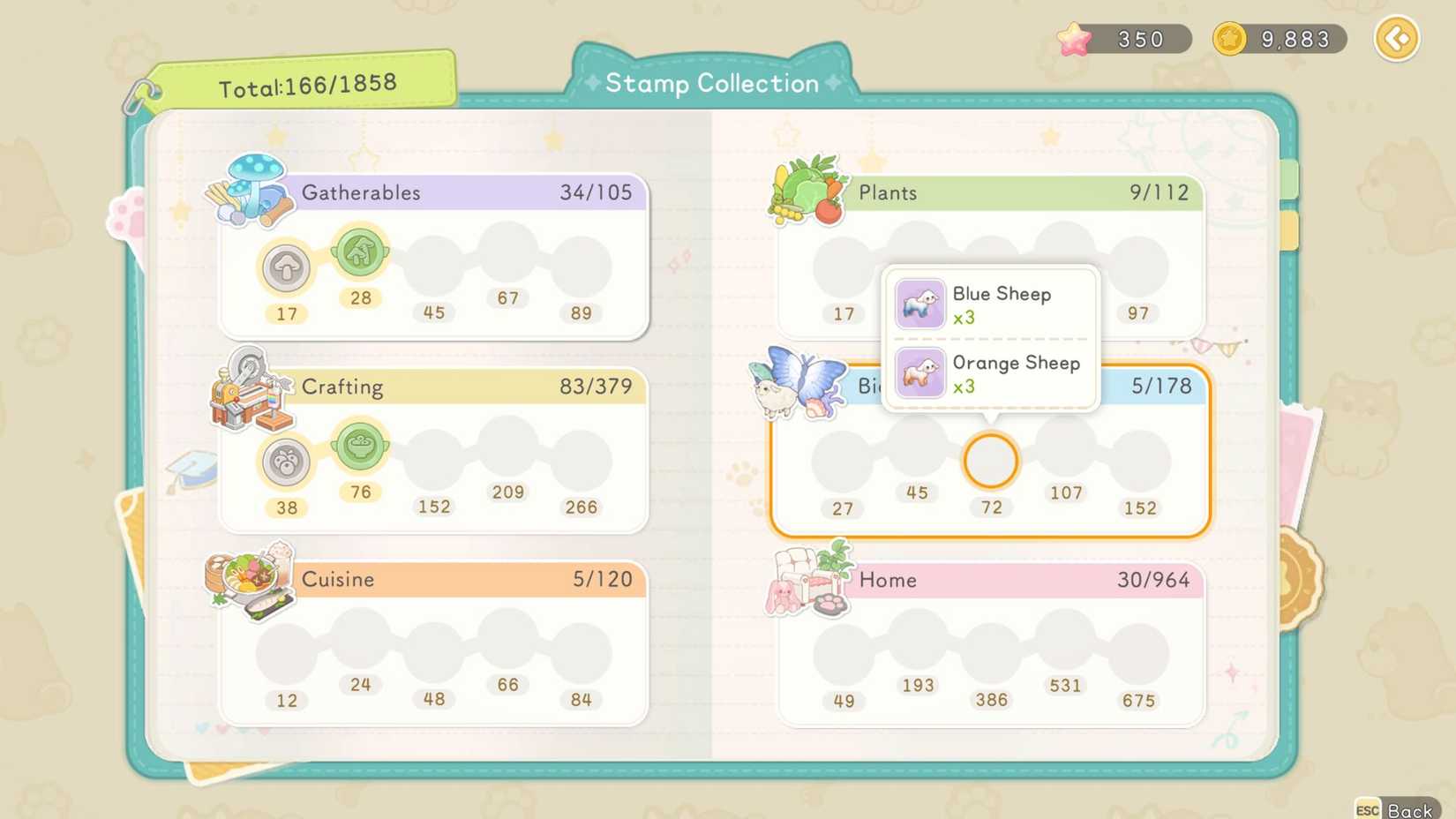Click the Orange Sheep stamp in the tooltip
This screenshot has height=819, width=1456.
coord(919,373)
